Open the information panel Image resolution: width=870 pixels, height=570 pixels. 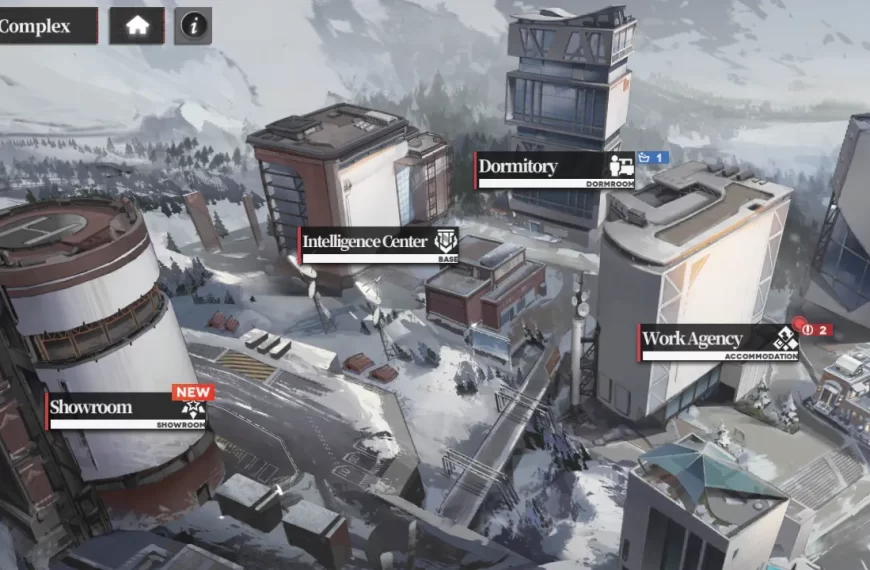point(193,26)
